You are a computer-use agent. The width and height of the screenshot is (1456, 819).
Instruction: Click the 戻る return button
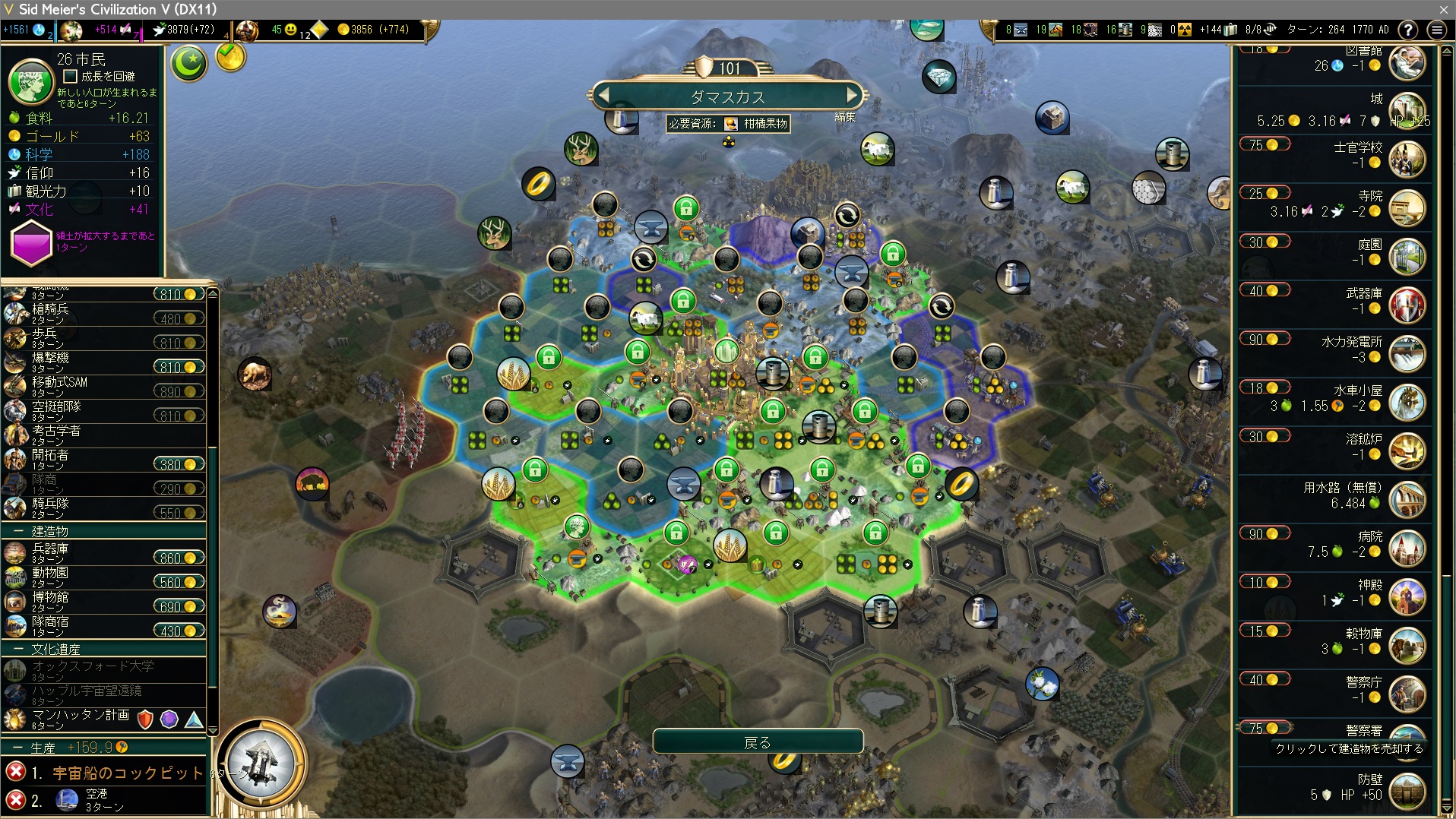pyautogui.click(x=758, y=742)
